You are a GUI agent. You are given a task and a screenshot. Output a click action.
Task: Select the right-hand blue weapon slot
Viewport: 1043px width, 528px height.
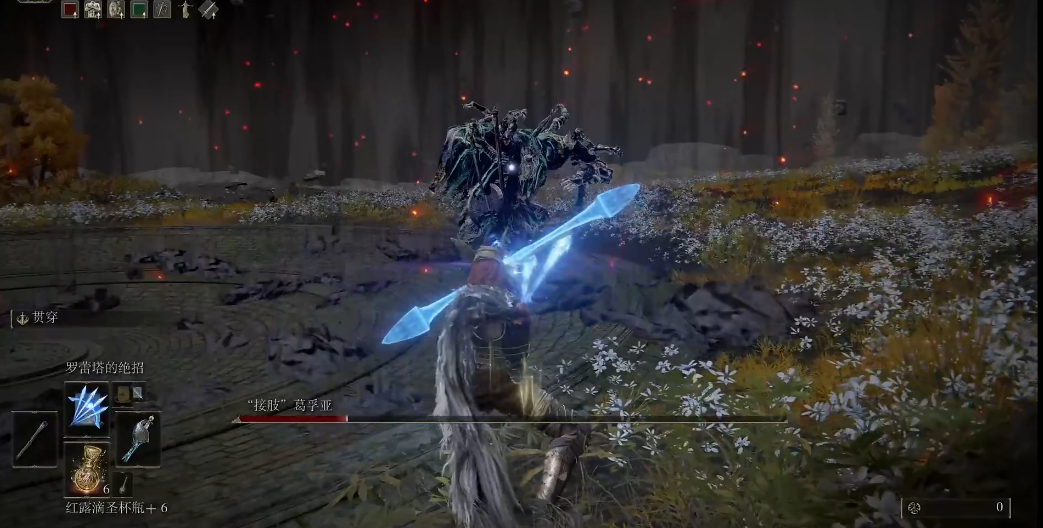[138, 439]
